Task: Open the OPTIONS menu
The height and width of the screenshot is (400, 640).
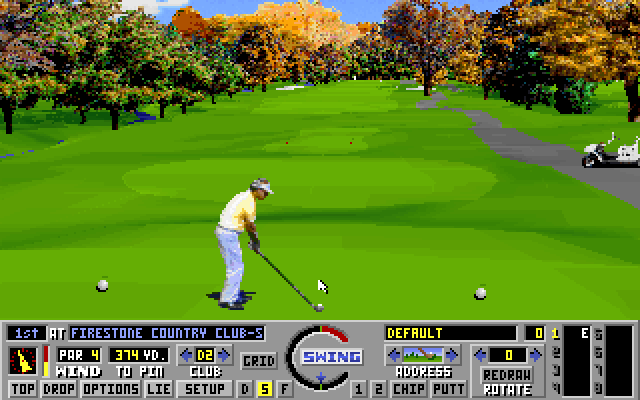Action: point(110,388)
